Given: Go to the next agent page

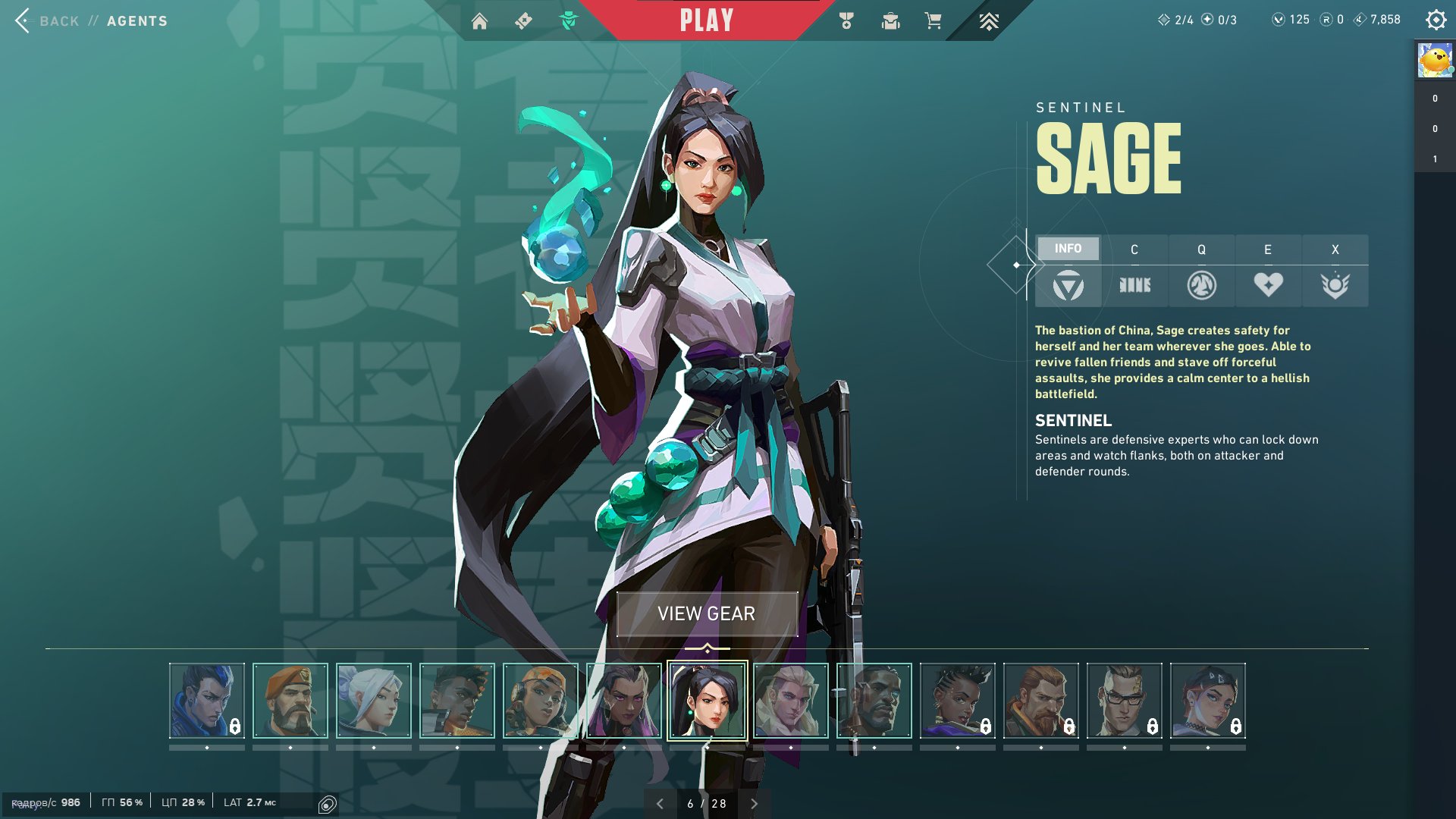Looking at the screenshot, I should point(754,804).
